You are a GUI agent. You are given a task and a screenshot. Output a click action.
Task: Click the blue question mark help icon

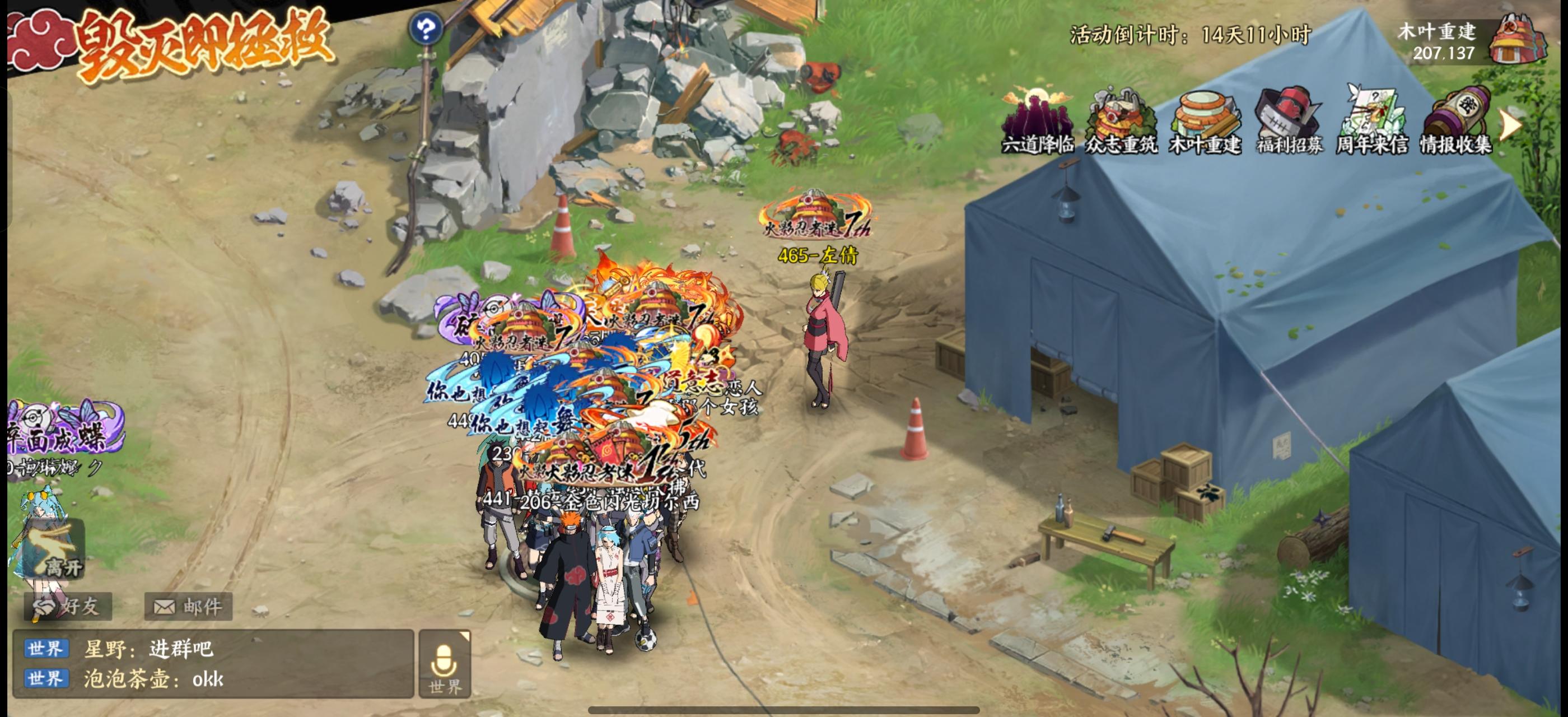[426, 29]
